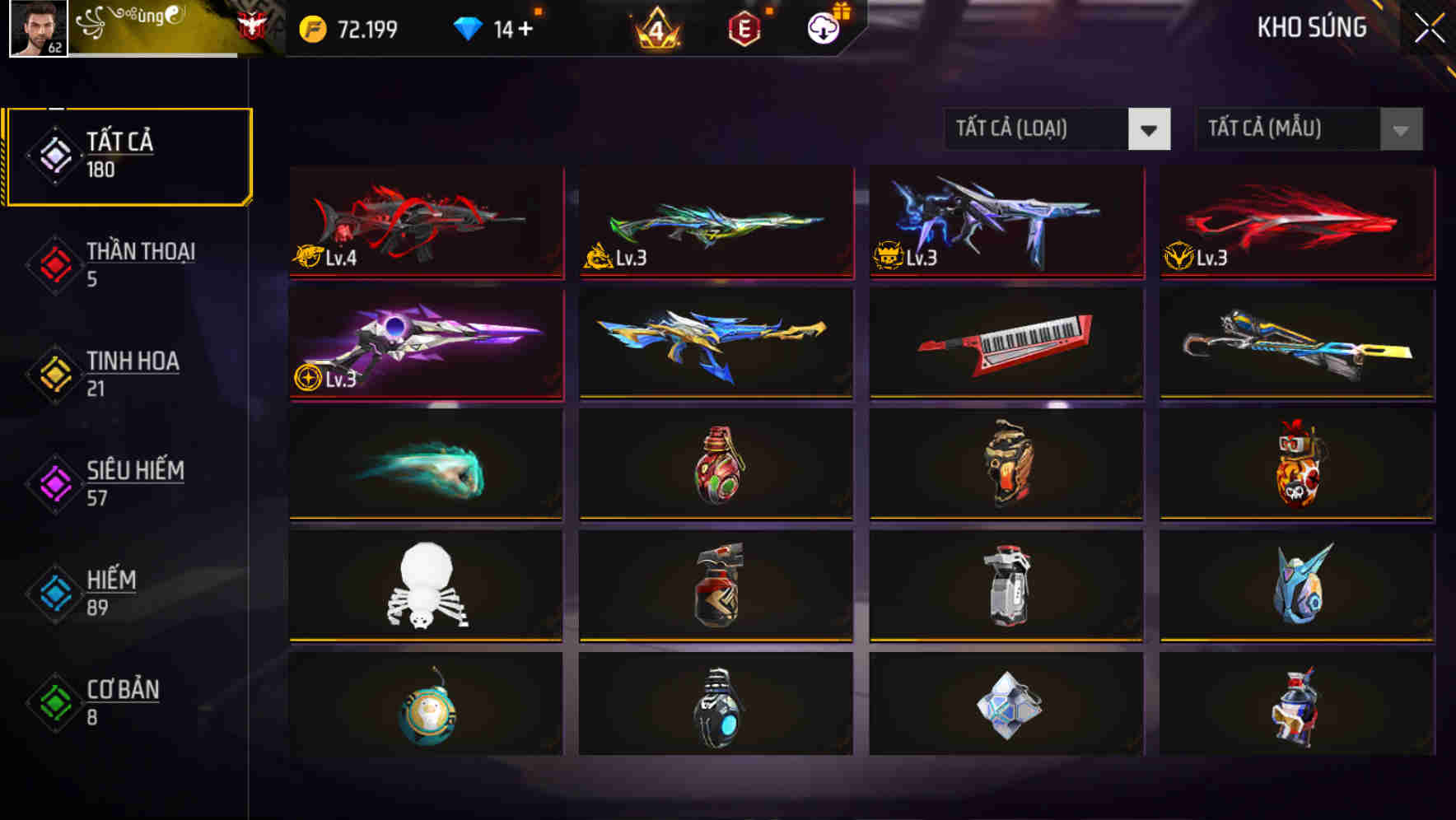Select the red keytar weapon thumbnail
Screen dimensions: 1456x820
[1006, 343]
